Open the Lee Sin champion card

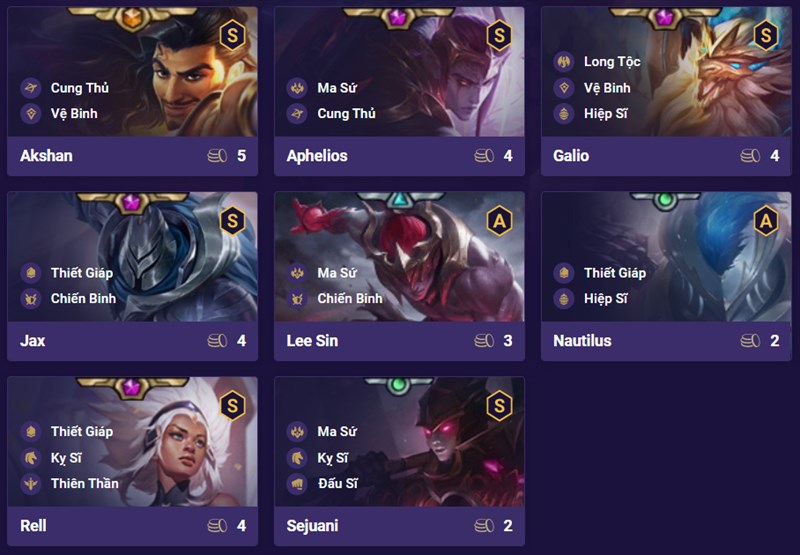(399, 275)
